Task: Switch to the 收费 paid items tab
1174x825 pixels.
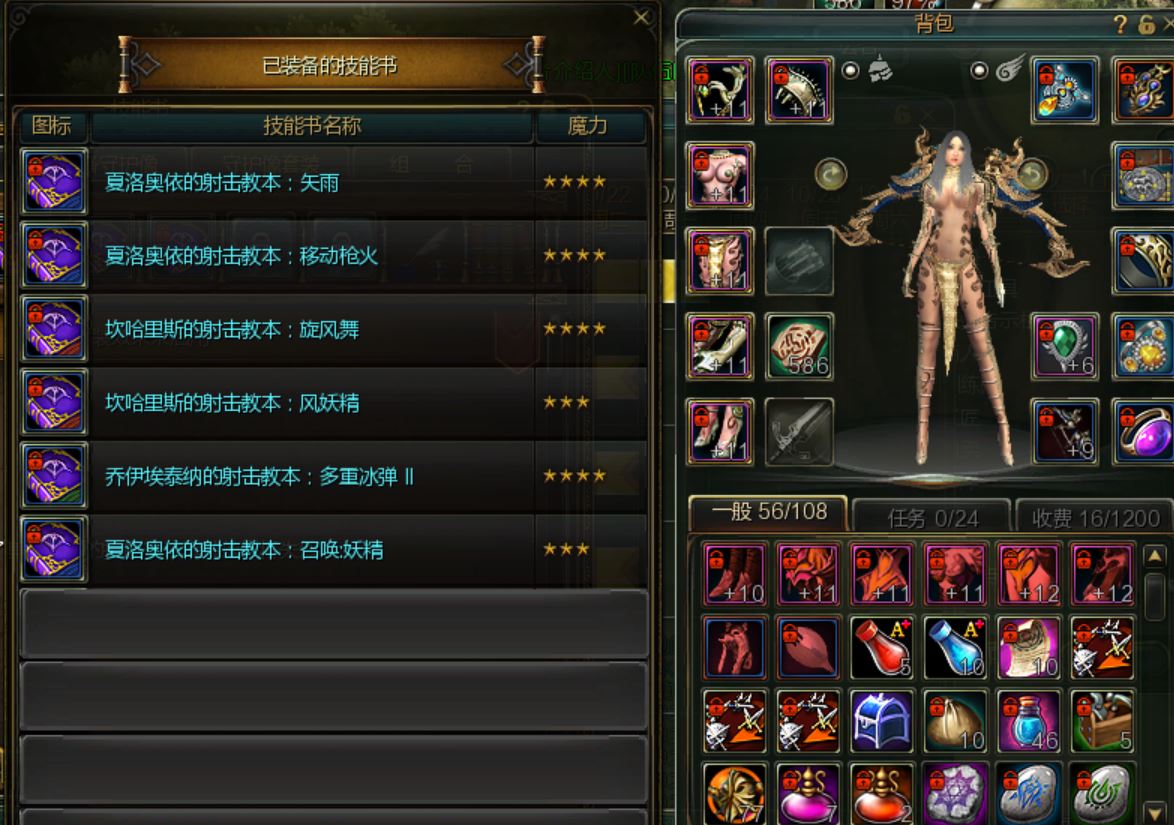Action: (1094, 517)
